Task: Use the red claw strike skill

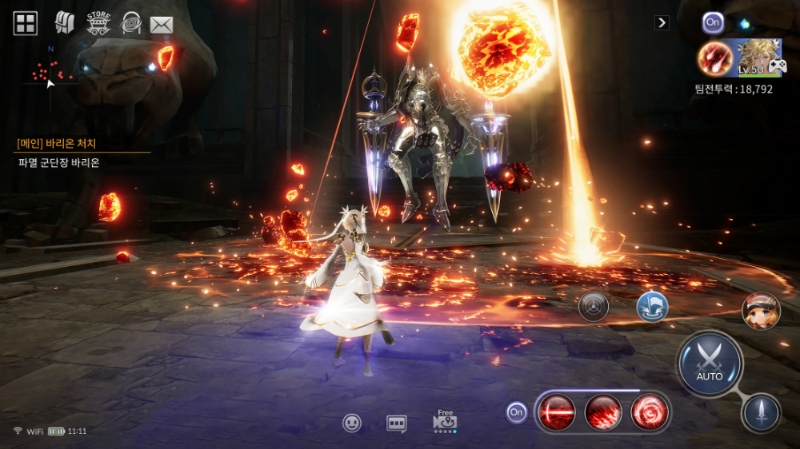Action: pos(603,411)
